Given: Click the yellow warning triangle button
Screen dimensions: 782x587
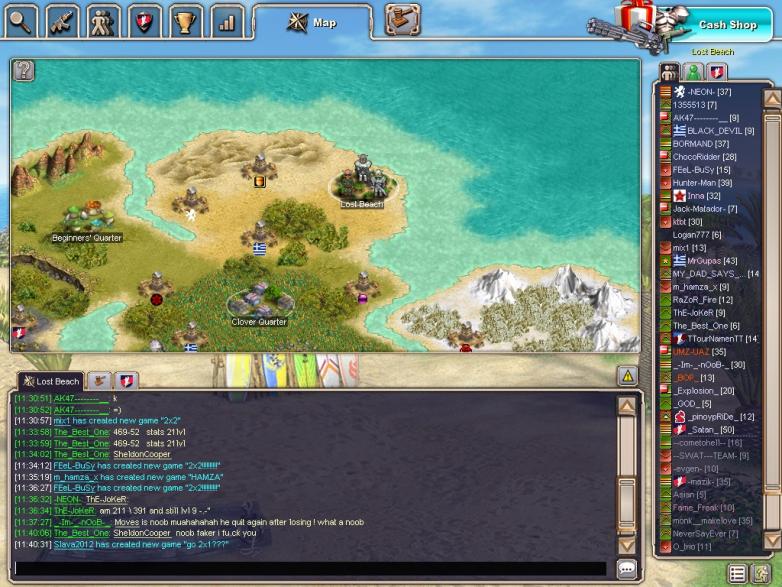Looking at the screenshot, I should click(x=627, y=376).
